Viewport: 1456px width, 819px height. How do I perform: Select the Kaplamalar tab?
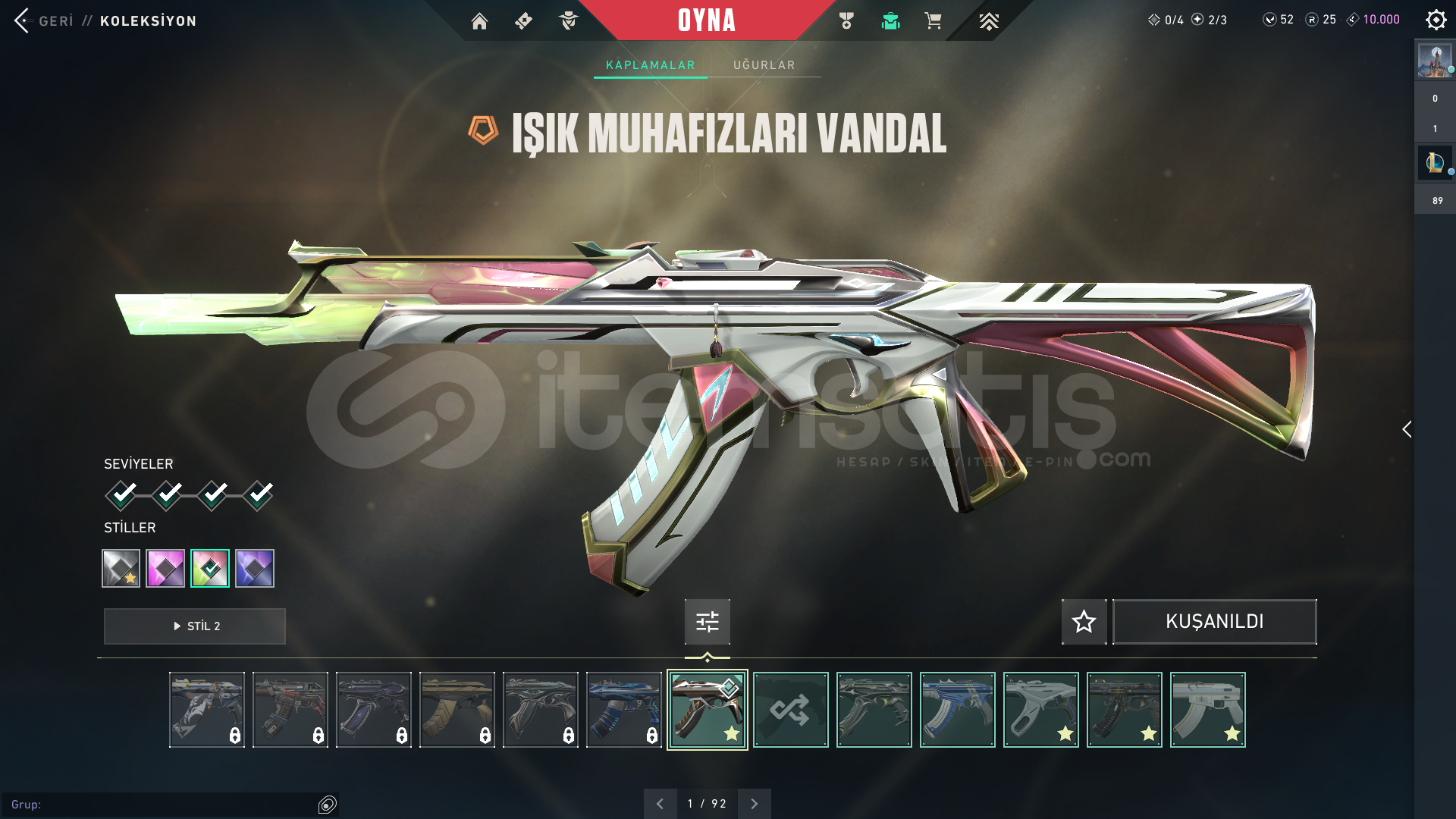(x=650, y=65)
